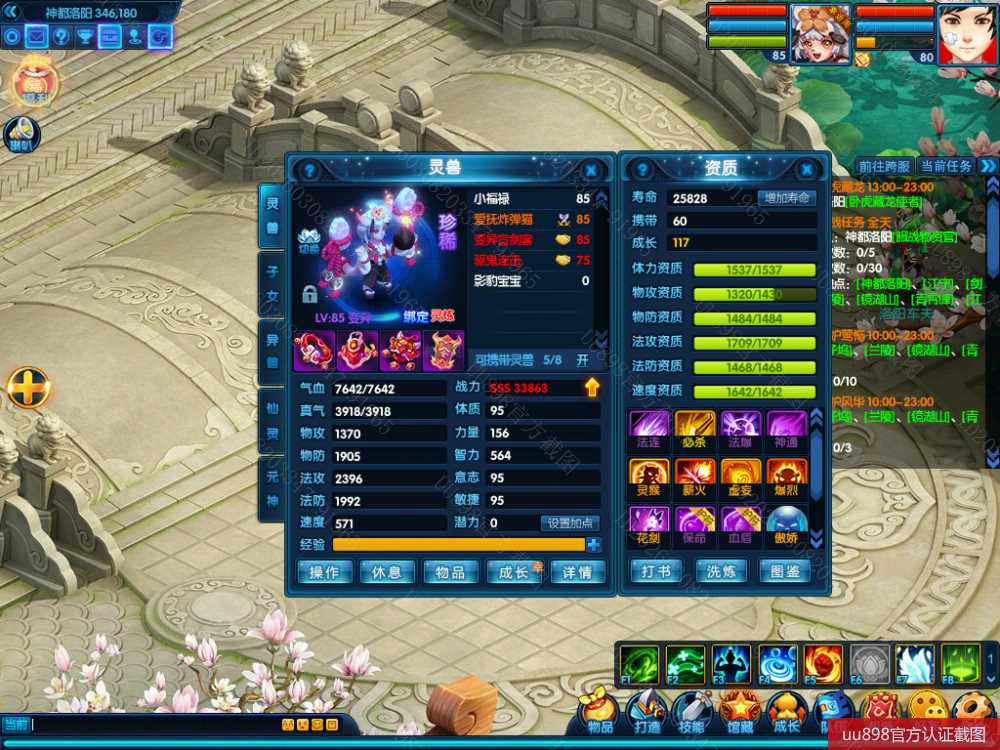Select the 傲娇 pet skill icon
Viewport: 1000px width, 750px height.
(x=786, y=524)
